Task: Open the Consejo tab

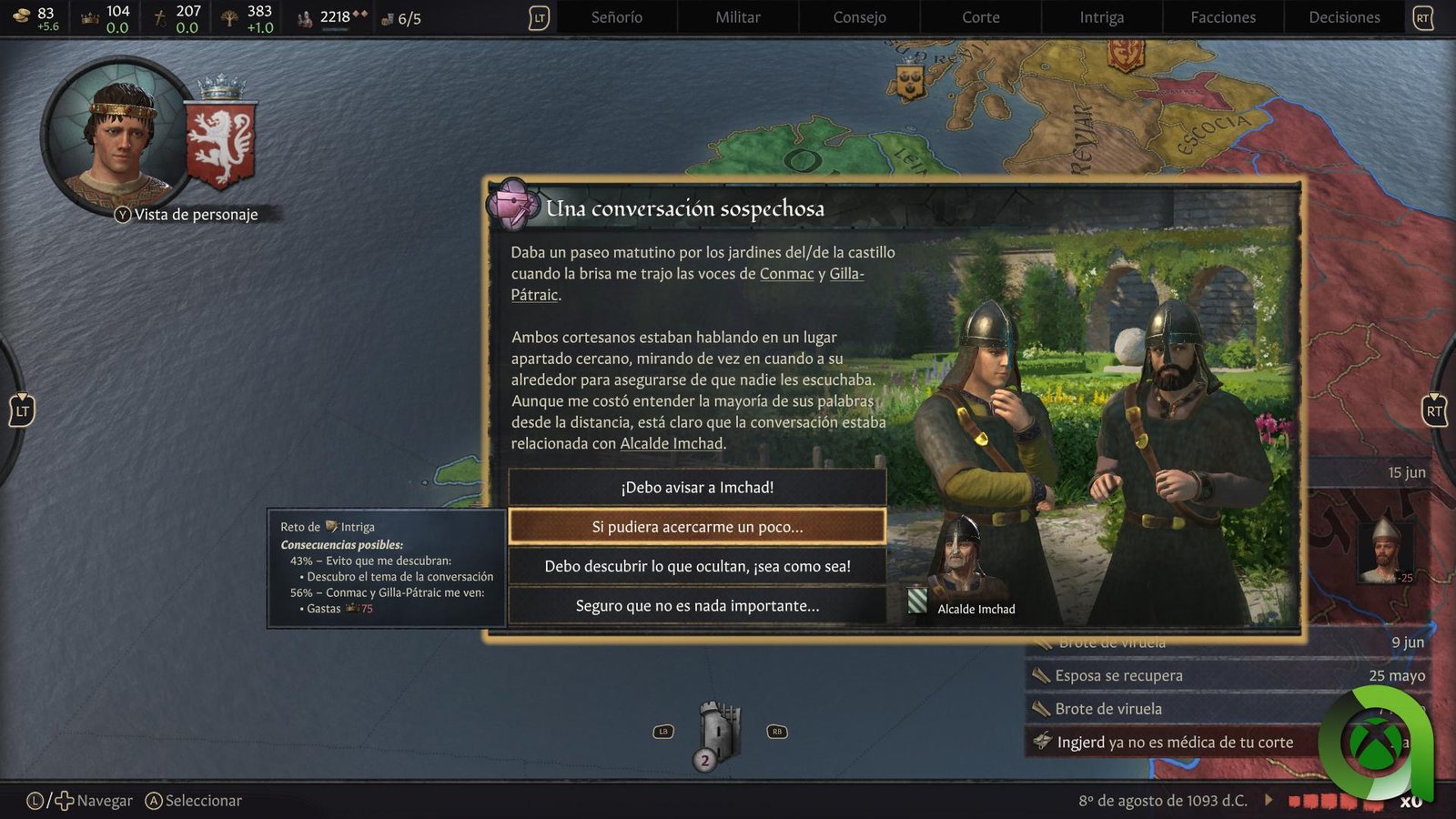Action: pyautogui.click(x=859, y=17)
